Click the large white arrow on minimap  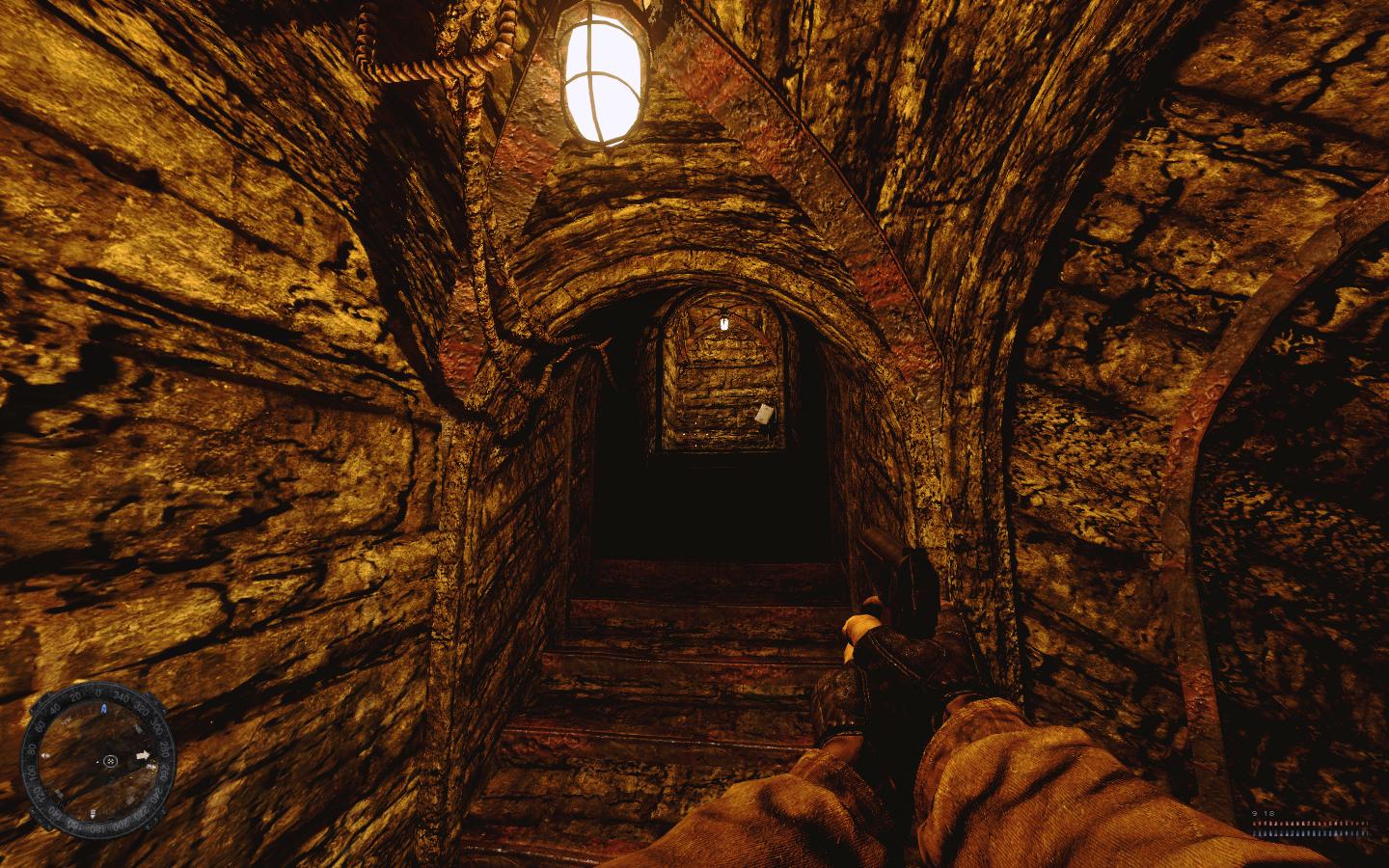[x=145, y=755]
